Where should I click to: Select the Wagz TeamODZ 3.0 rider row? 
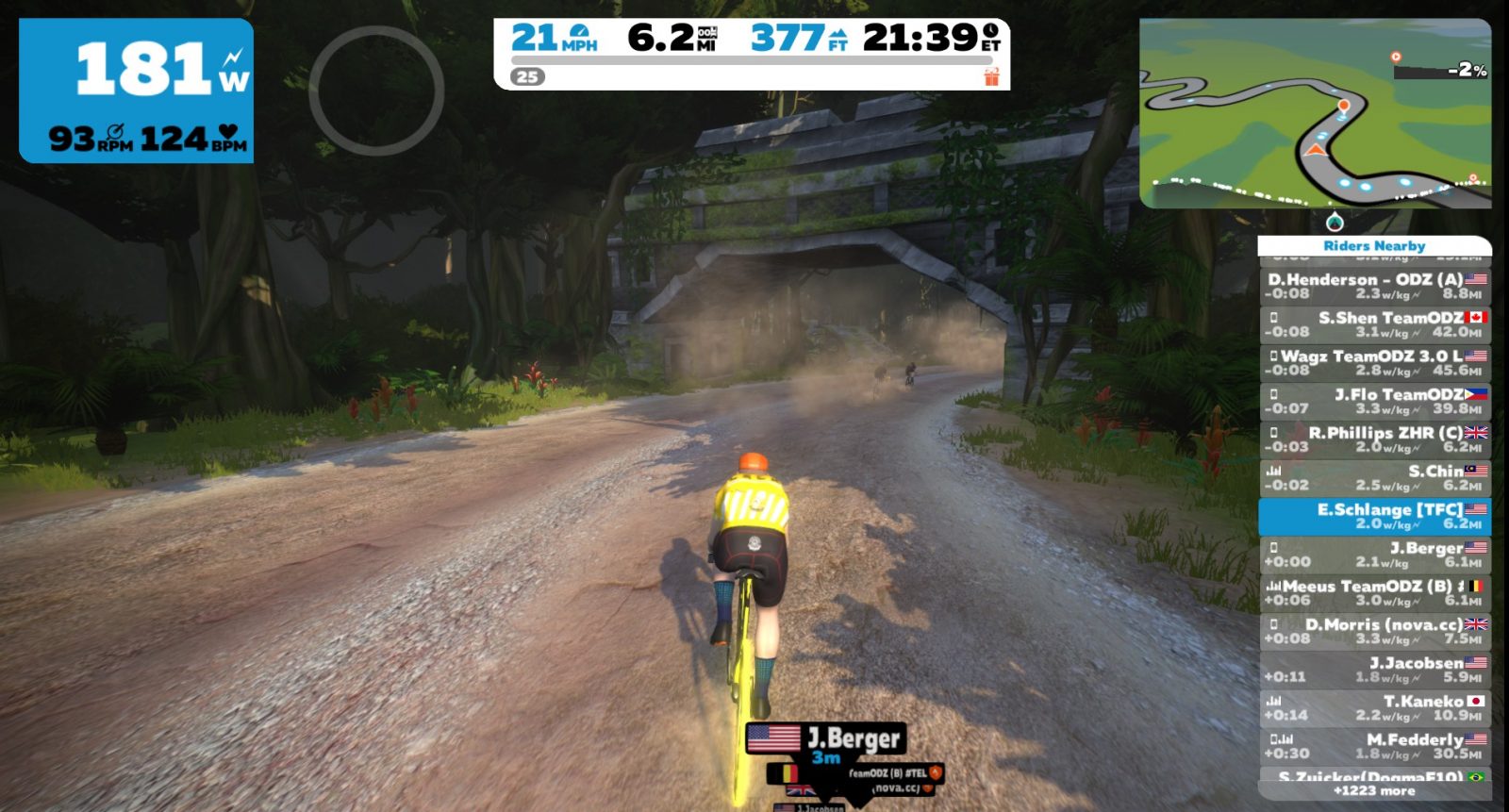[1374, 363]
